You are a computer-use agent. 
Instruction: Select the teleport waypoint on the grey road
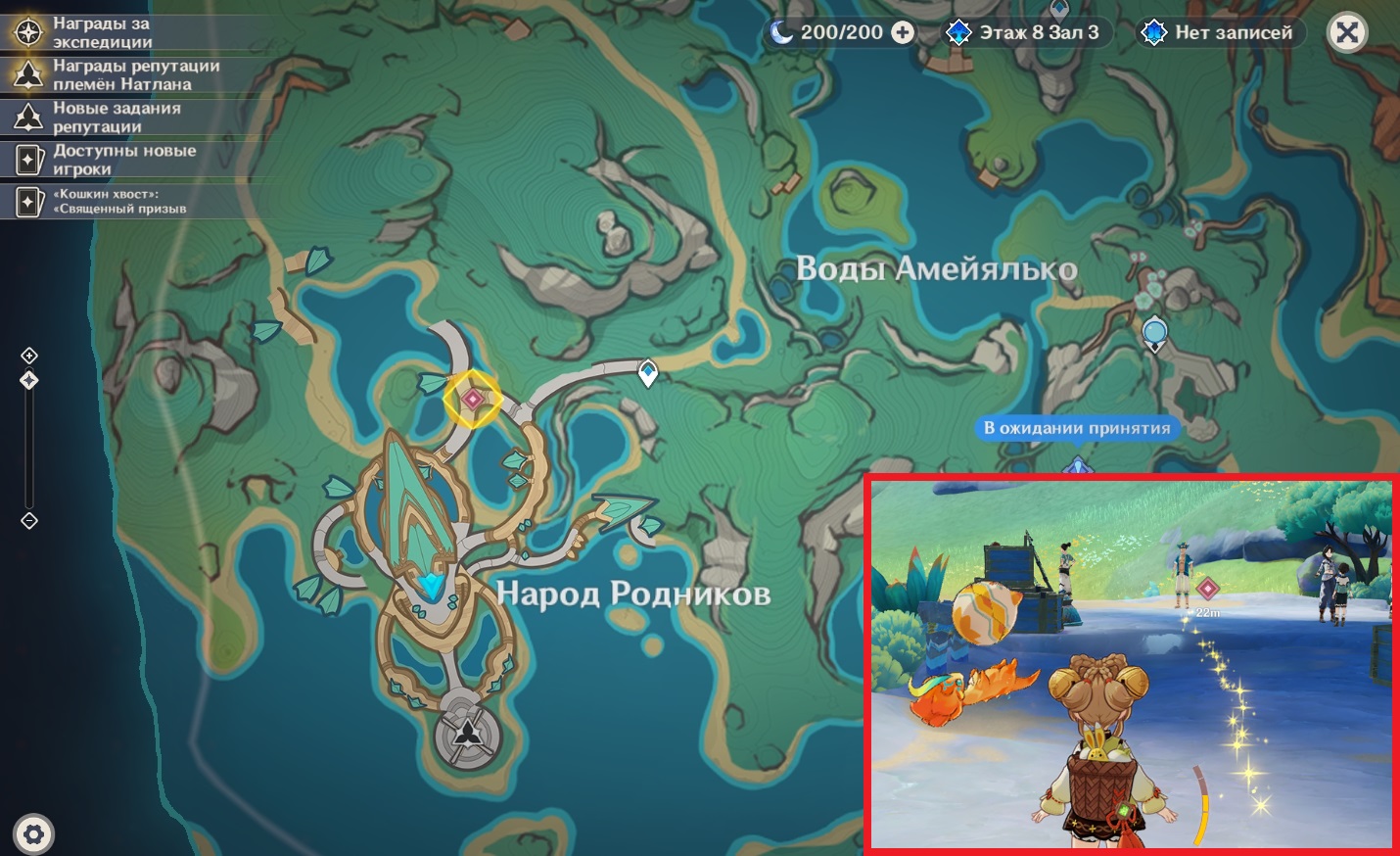(647, 372)
